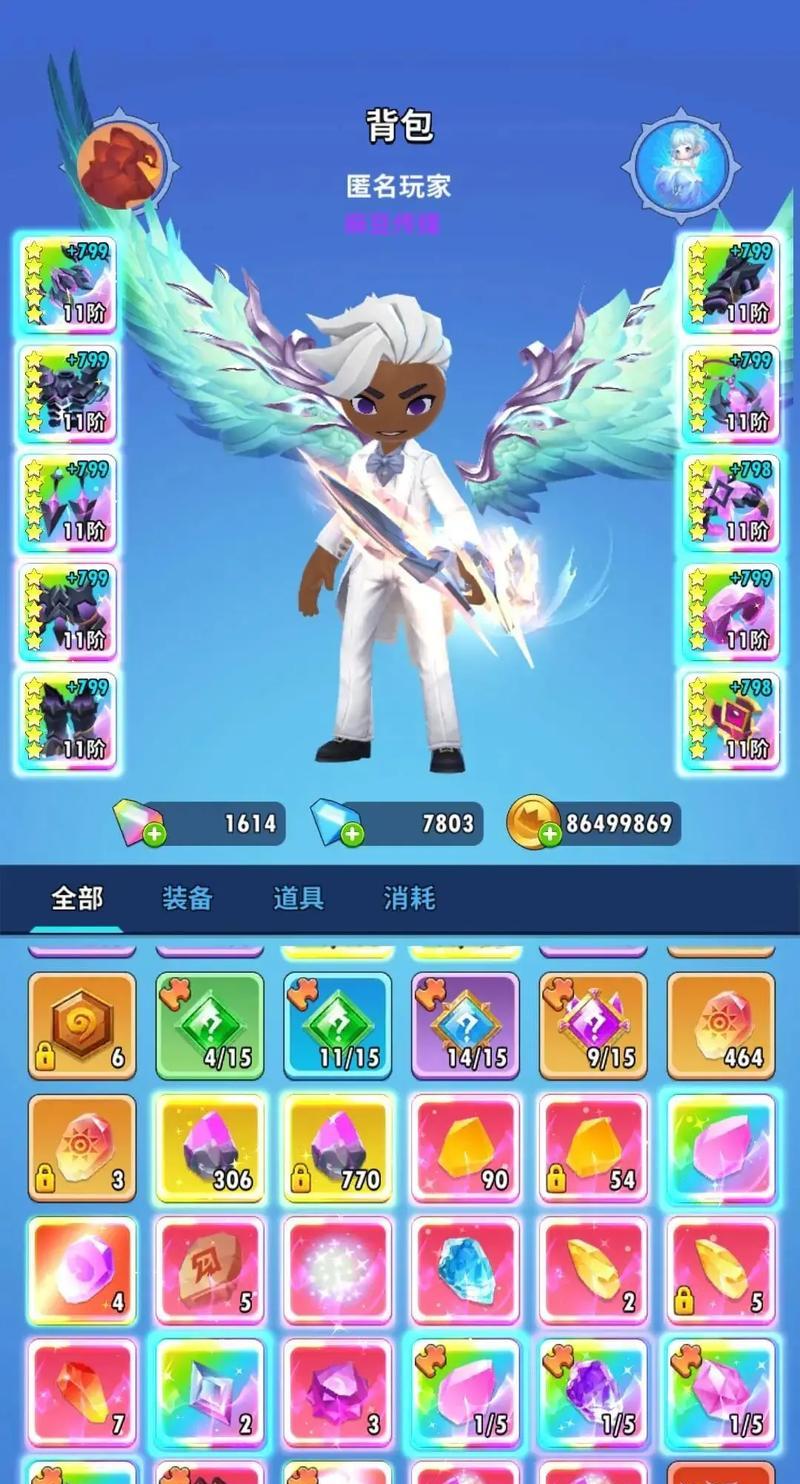Image resolution: width=800 pixels, height=1484 pixels.
Task: Select the item stack showing 464
Action: [x=721, y=1026]
